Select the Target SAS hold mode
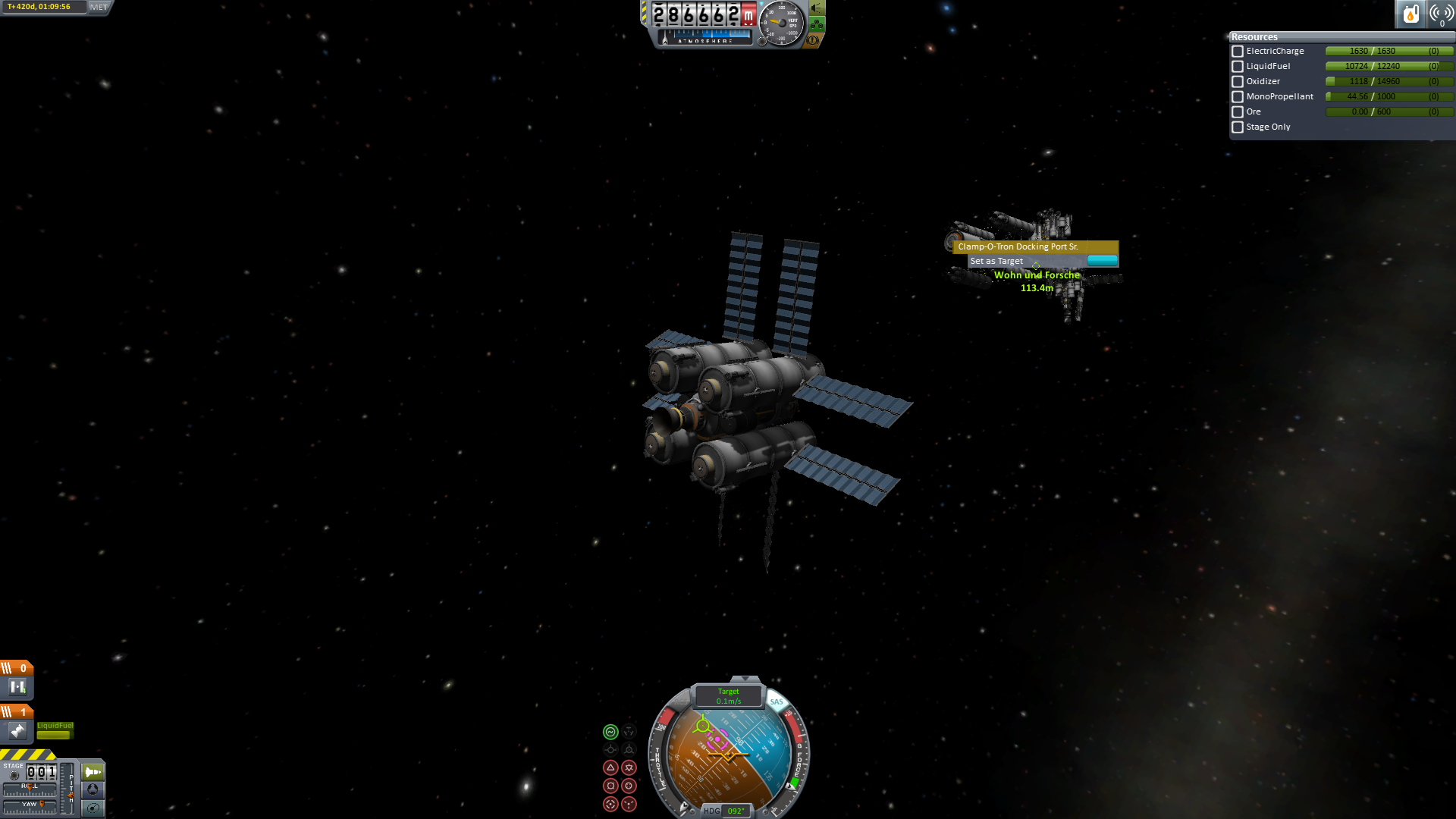Screen dimensions: 1456x819 (610, 804)
